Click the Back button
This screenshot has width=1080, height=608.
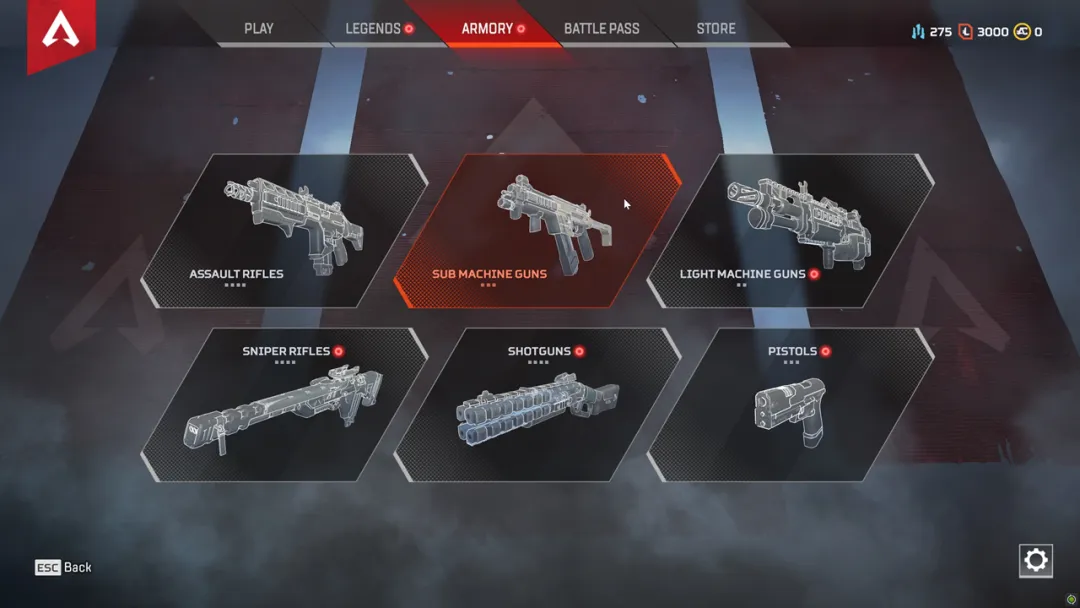(64, 567)
